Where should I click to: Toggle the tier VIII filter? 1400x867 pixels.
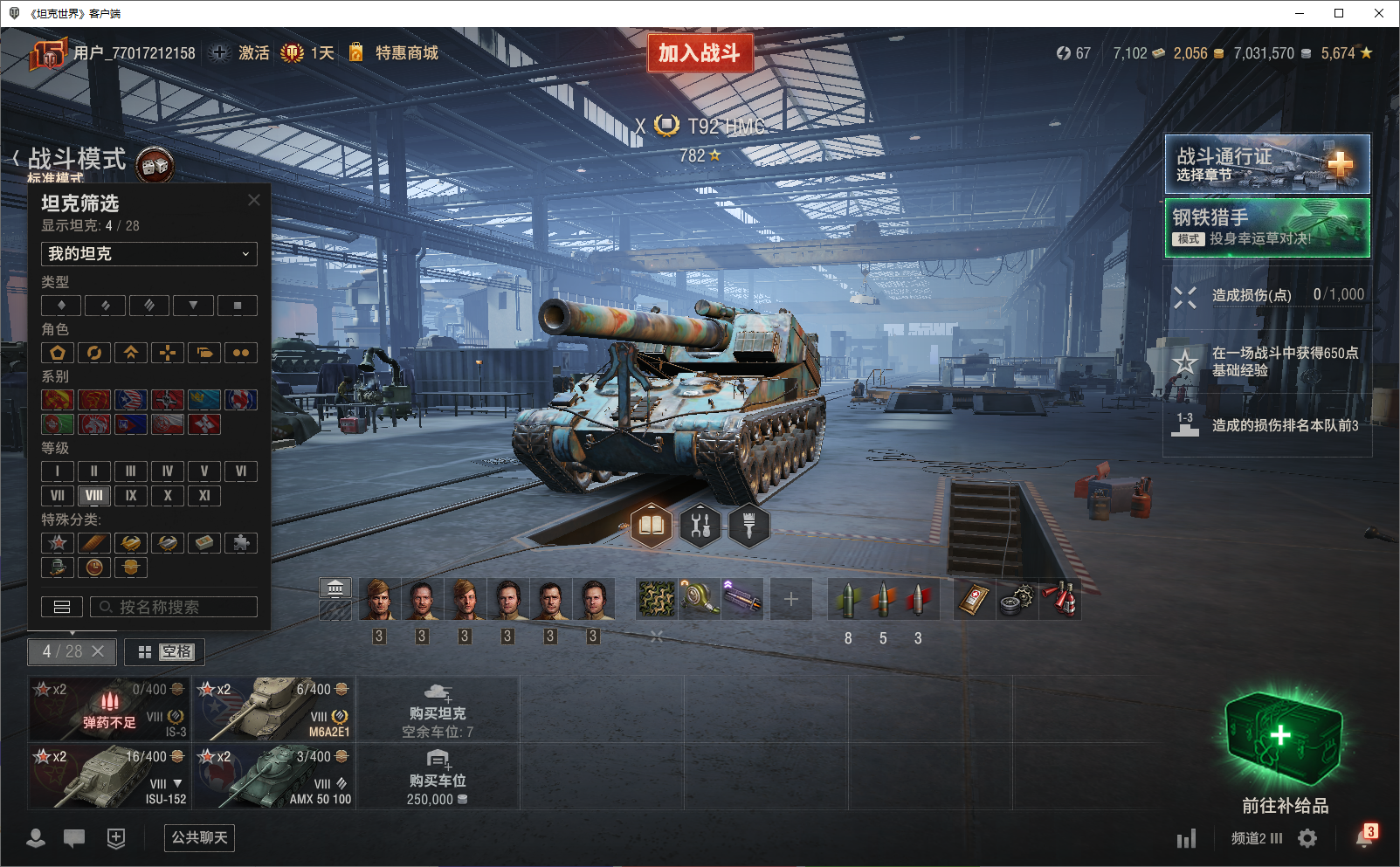tap(94, 496)
